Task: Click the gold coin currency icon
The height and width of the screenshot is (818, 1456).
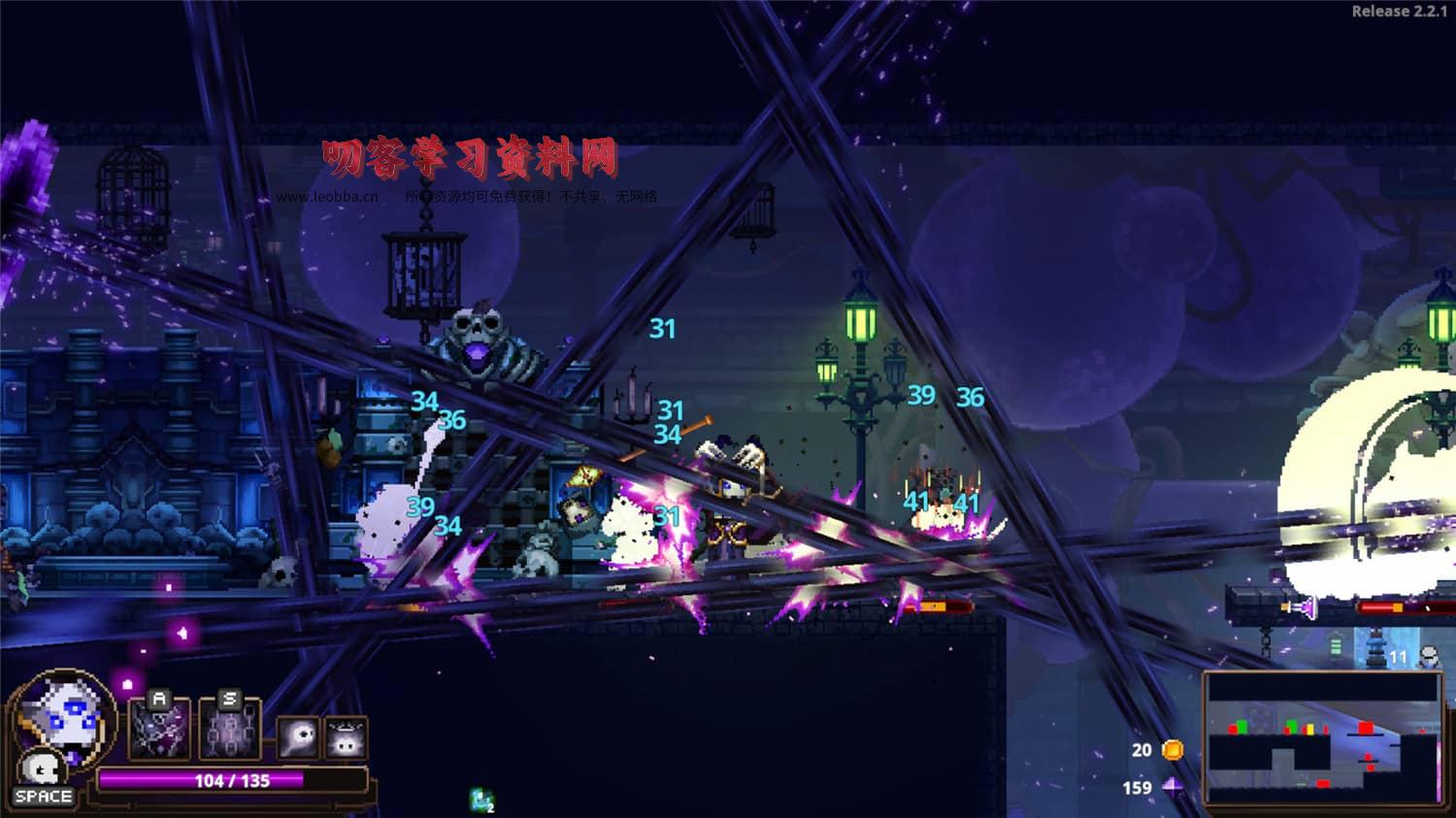Action: pyautogui.click(x=1172, y=749)
